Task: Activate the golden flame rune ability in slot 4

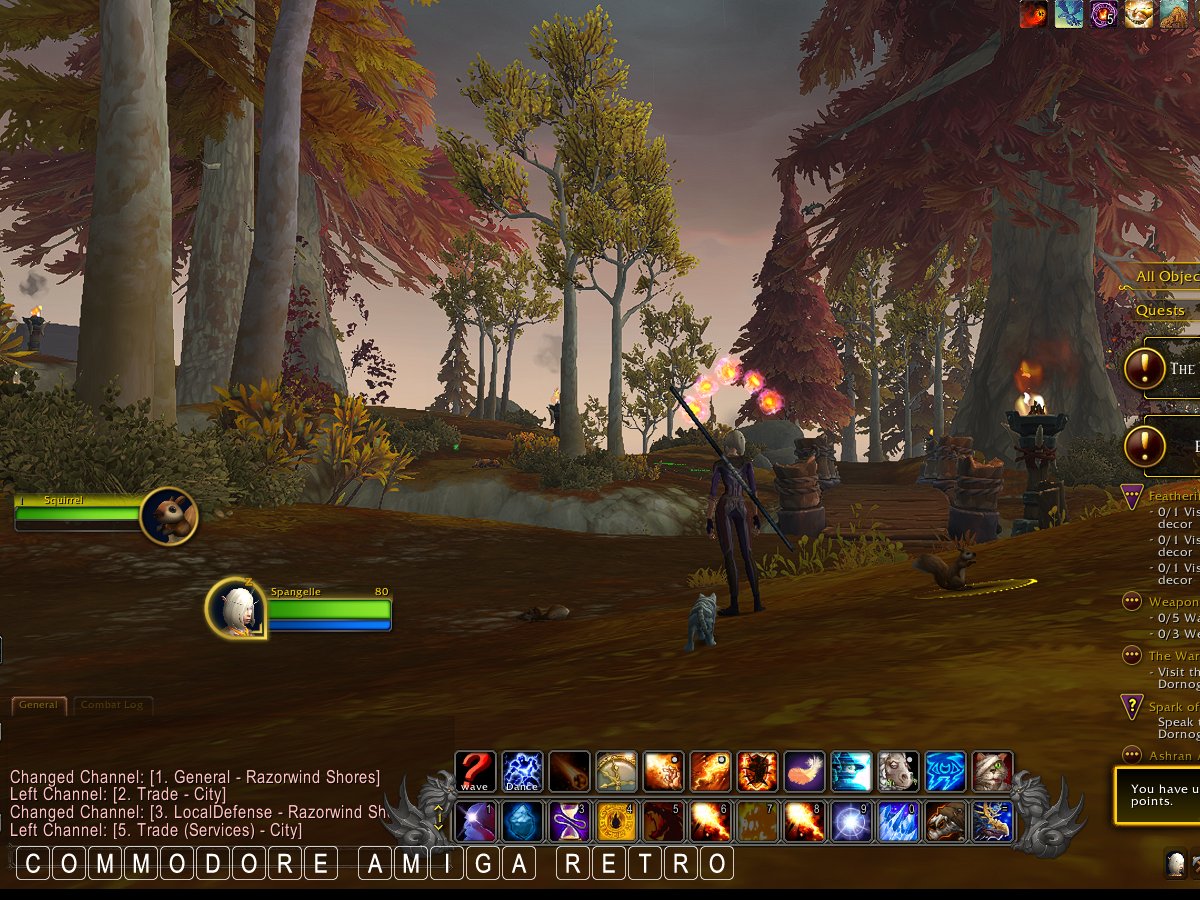Action: [x=616, y=821]
